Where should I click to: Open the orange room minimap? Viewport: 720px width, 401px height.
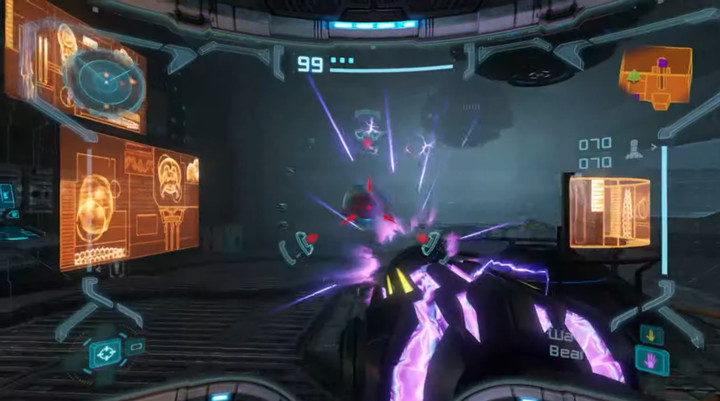pyautogui.click(x=655, y=75)
